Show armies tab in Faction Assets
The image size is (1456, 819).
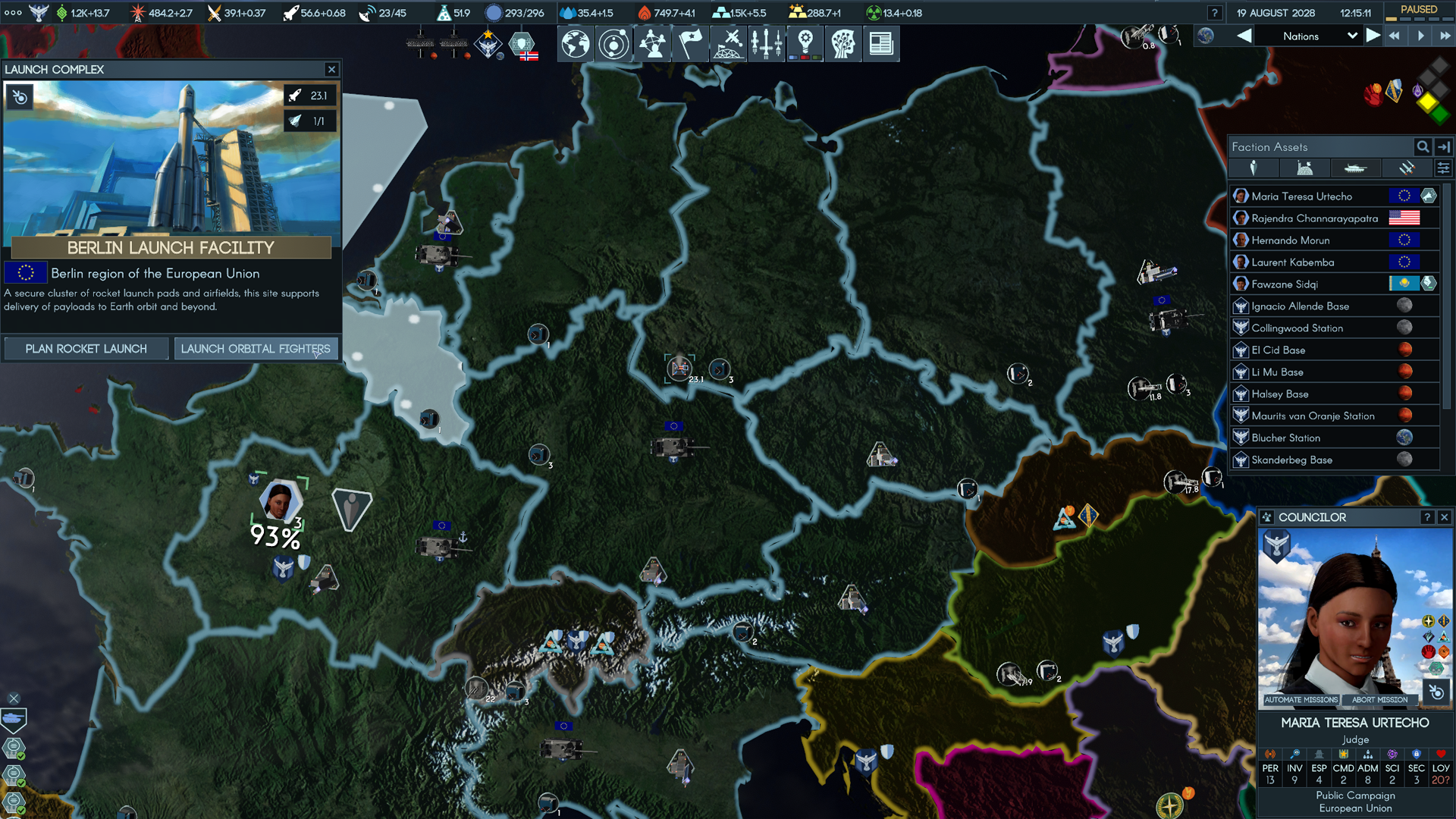click(1355, 168)
